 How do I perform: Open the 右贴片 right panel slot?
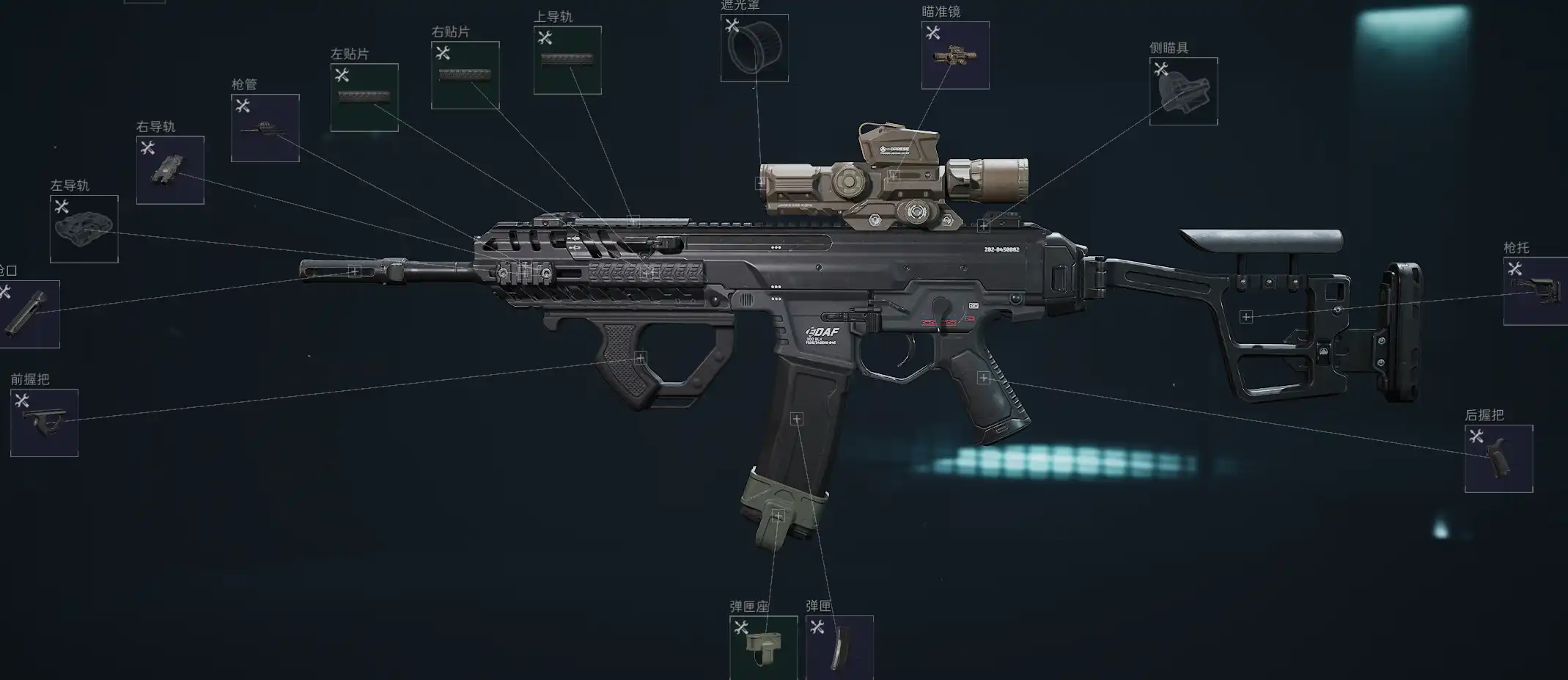[x=465, y=75]
